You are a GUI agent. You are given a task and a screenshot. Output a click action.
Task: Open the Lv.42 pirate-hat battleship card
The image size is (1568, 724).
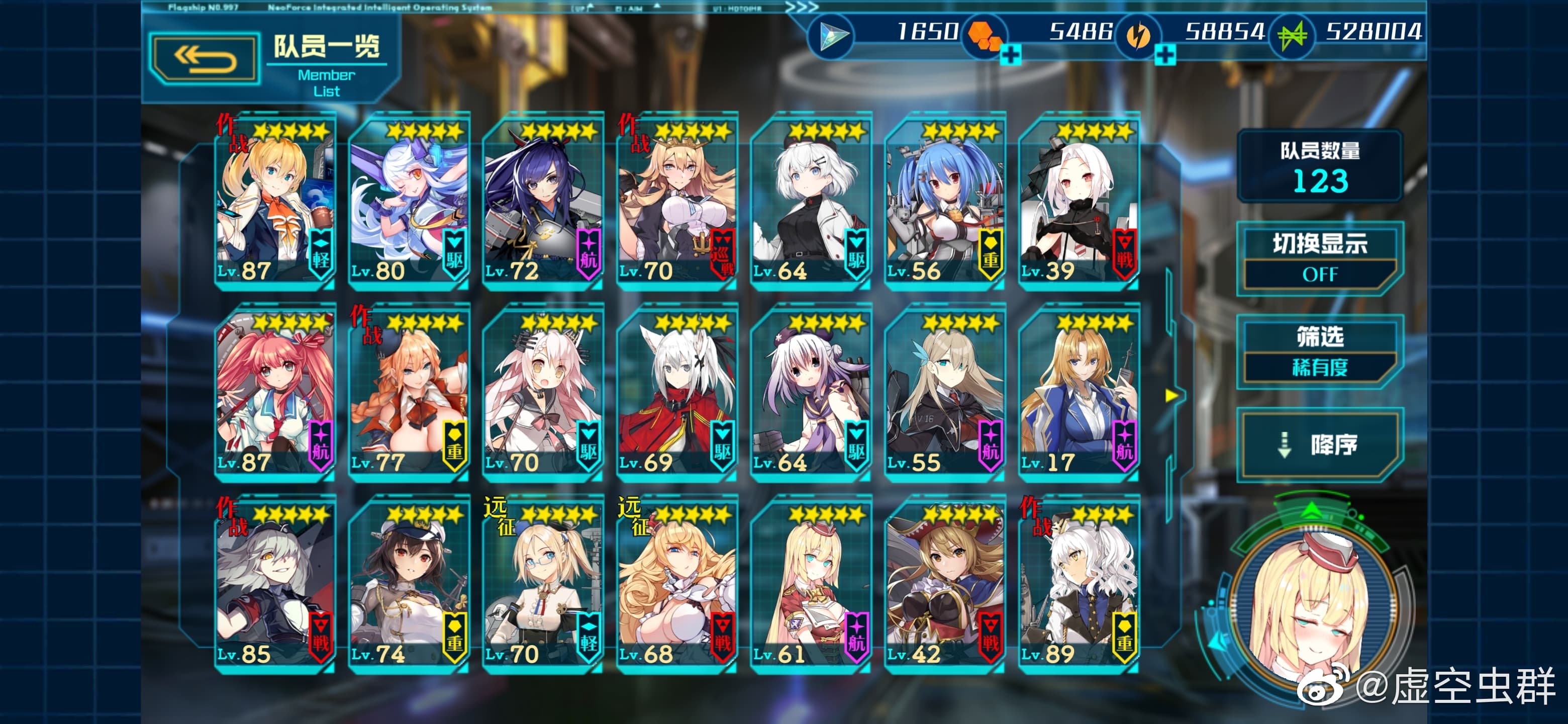(944, 585)
